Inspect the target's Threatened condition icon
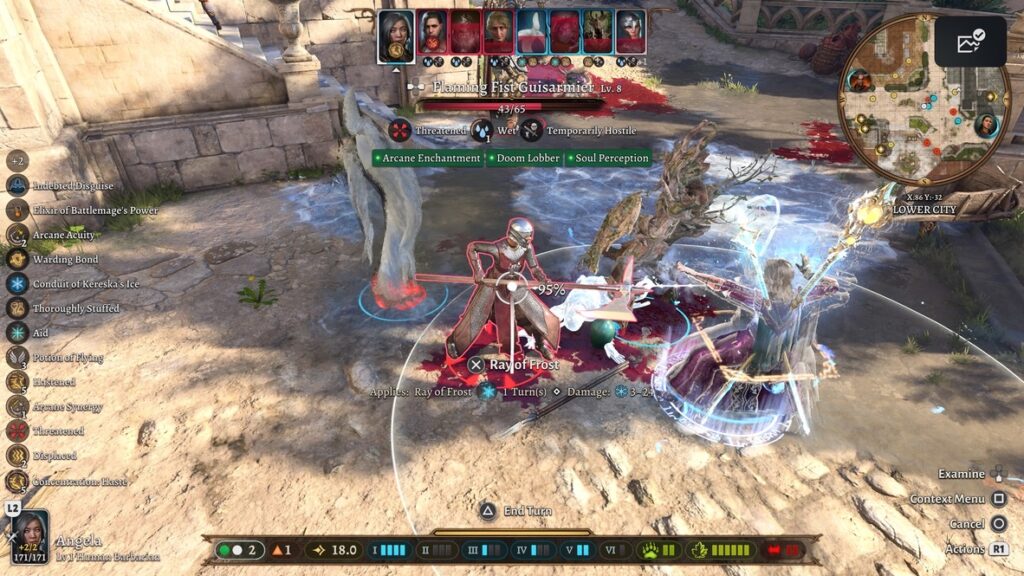The image size is (1024, 576). 401,130
